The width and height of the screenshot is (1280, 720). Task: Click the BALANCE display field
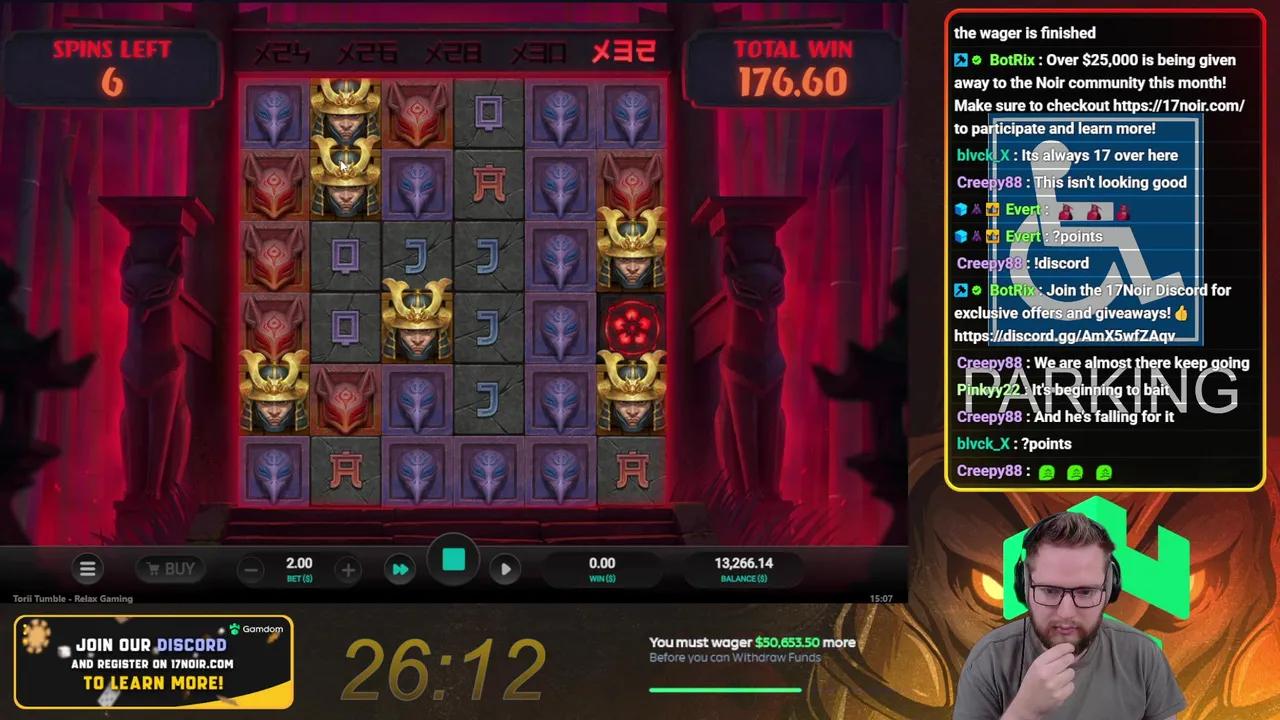(742, 570)
